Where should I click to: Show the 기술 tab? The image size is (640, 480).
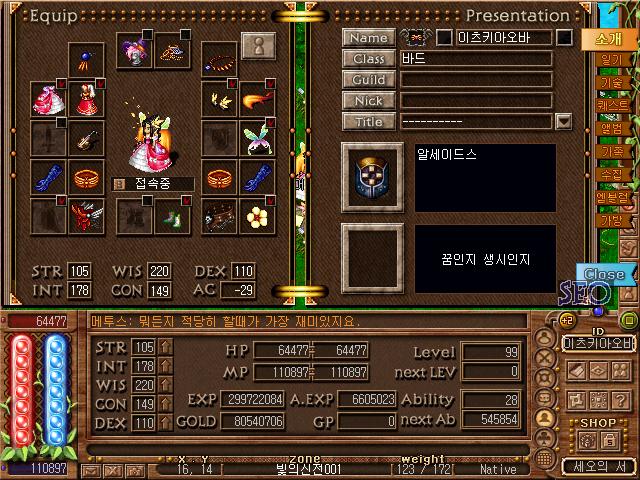[610, 82]
